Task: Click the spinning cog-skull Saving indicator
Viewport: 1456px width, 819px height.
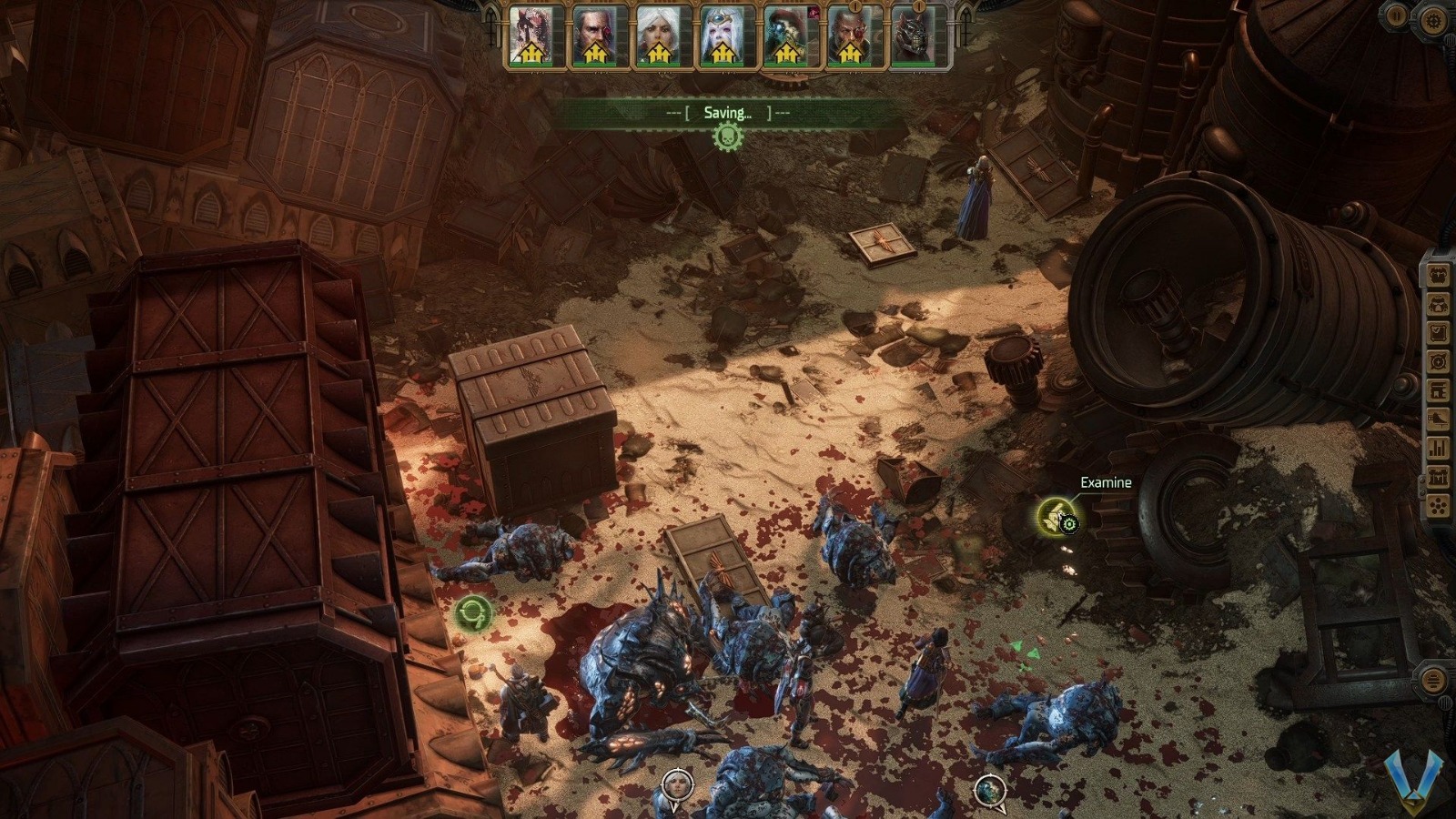Action: click(728, 134)
